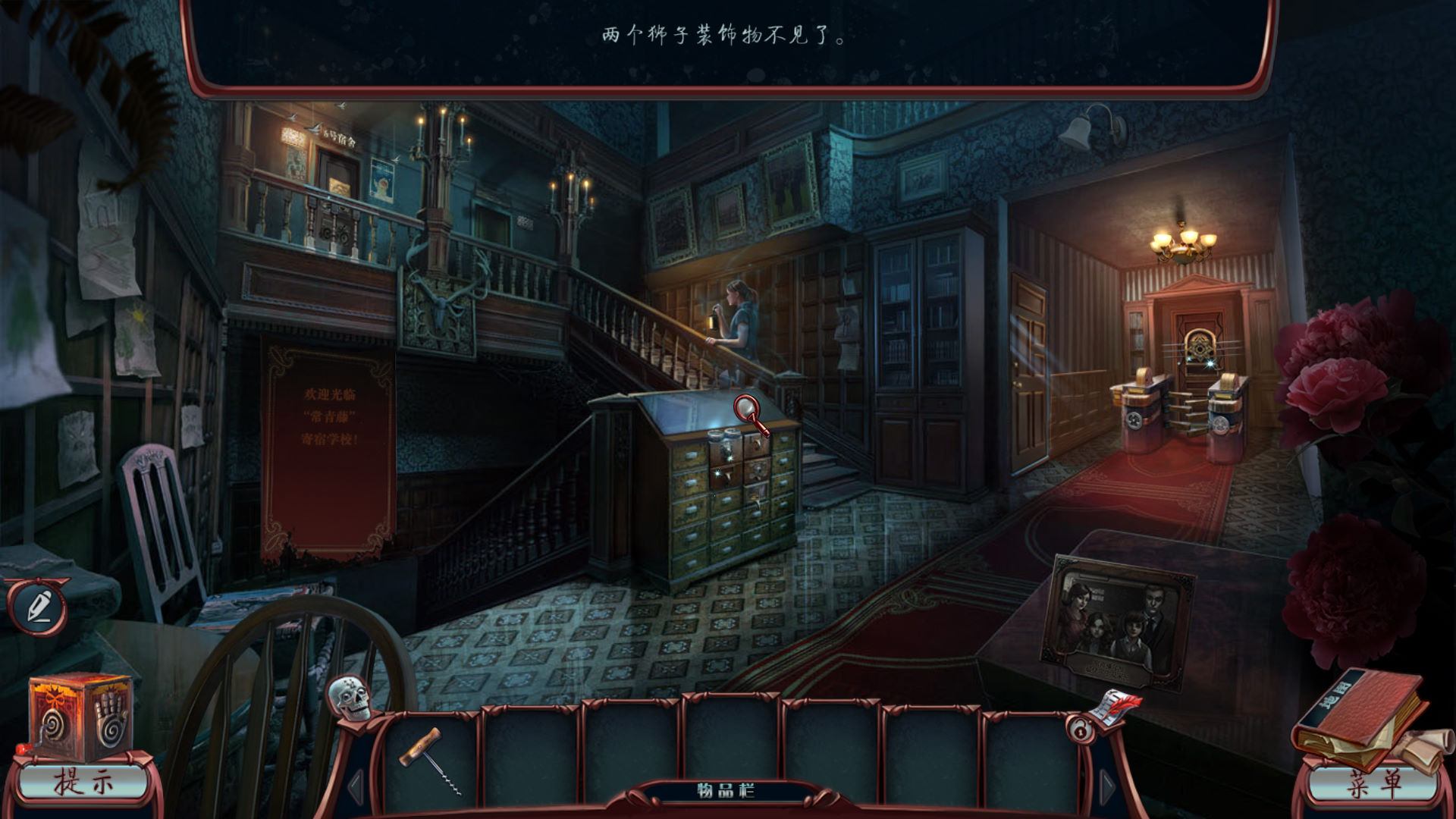Open the pencil notes icon
The width and height of the screenshot is (1456, 819).
click(38, 607)
